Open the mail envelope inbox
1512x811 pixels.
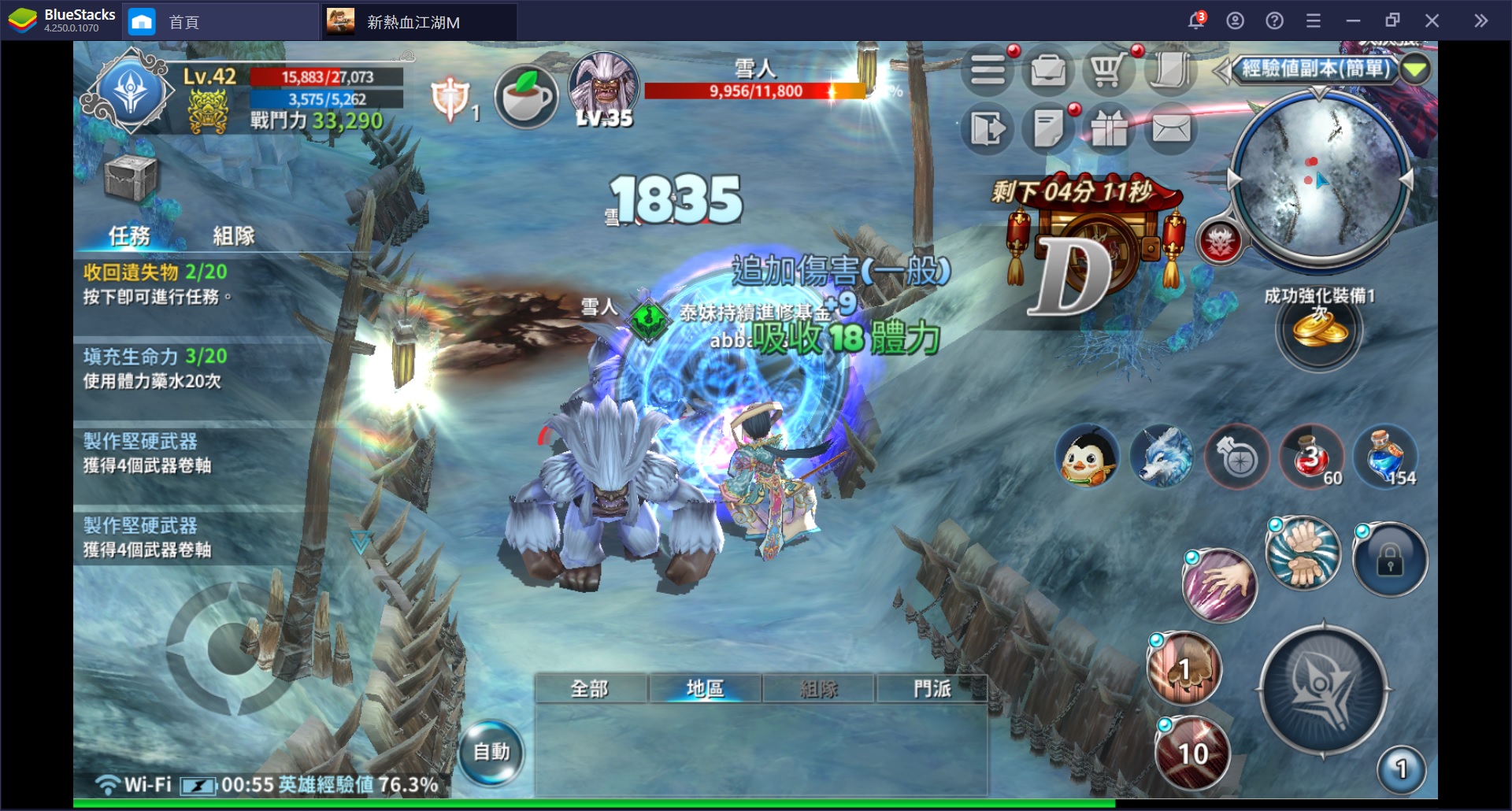point(1171,128)
